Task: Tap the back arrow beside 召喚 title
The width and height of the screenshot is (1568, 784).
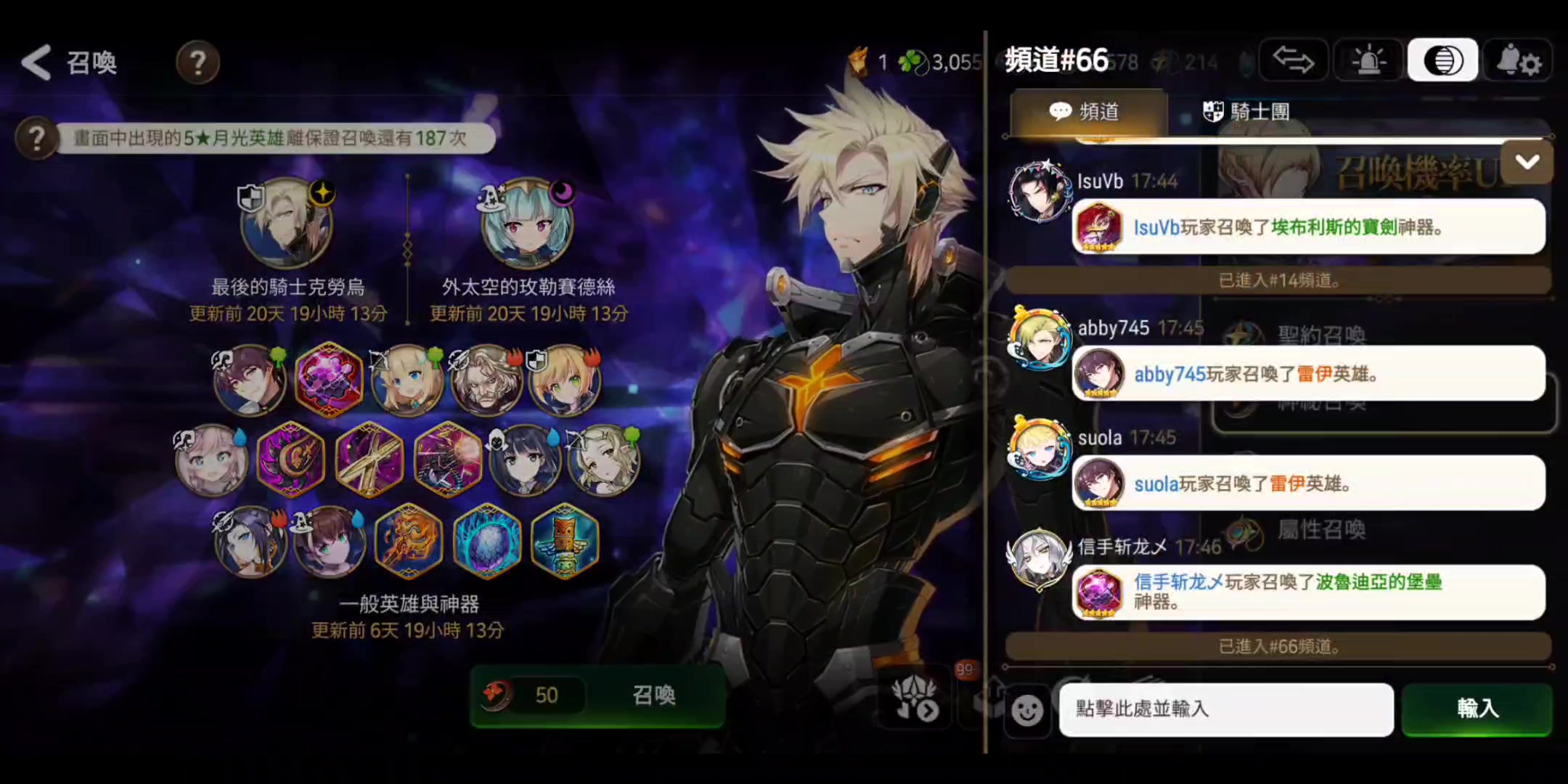Action: [x=36, y=62]
